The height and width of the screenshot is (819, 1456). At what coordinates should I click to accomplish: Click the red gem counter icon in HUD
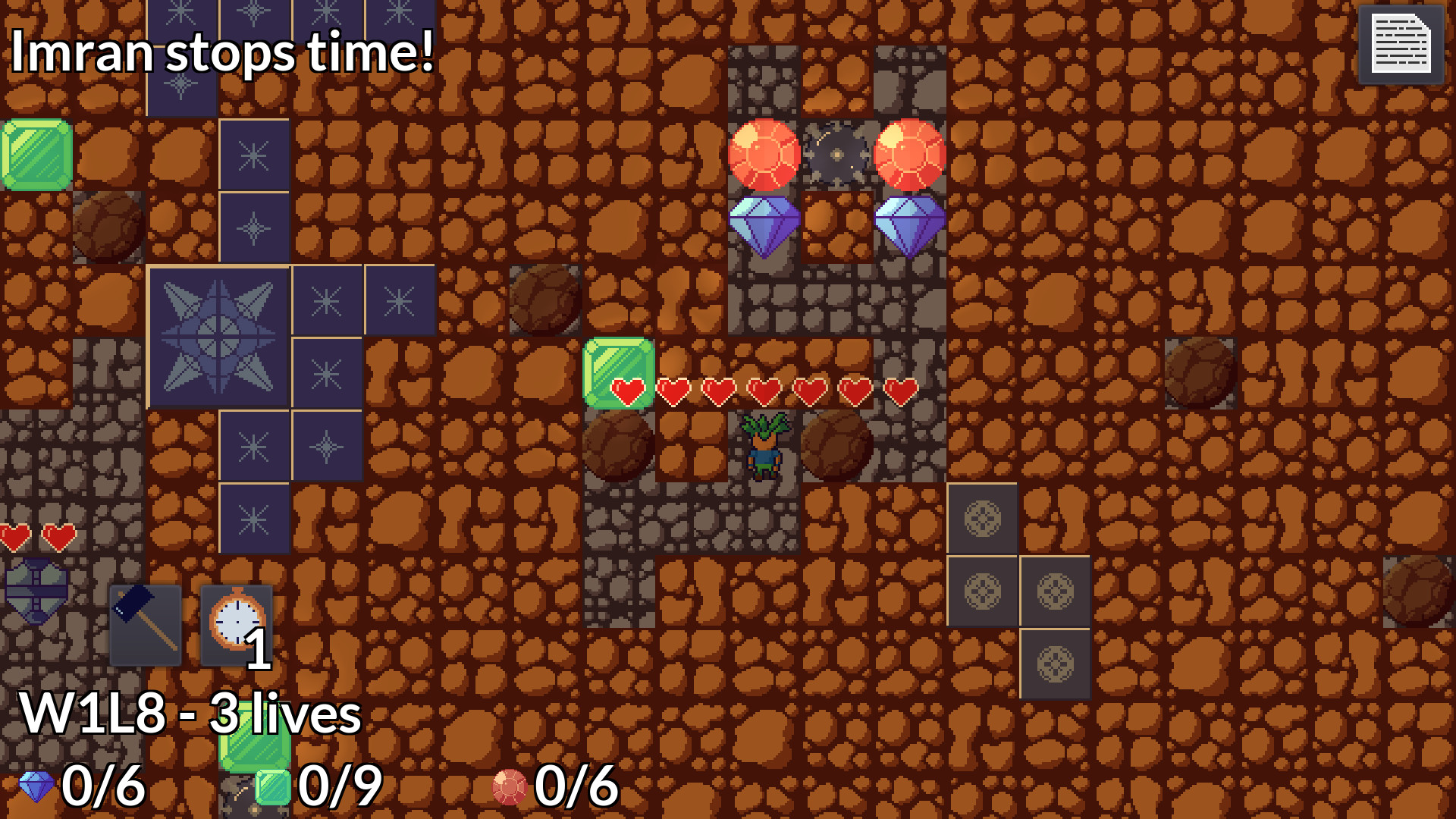[510, 786]
